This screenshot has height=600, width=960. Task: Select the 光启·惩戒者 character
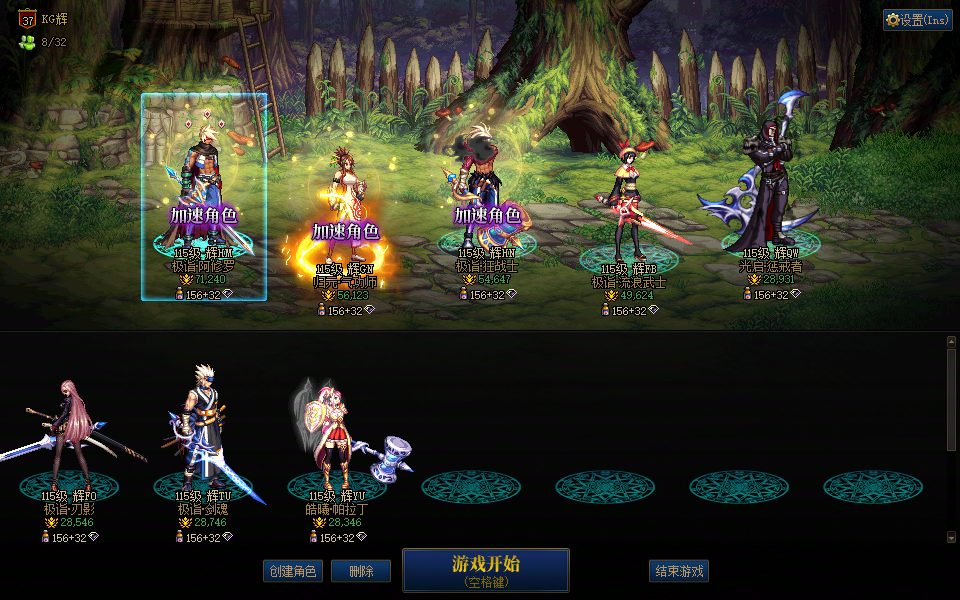click(770, 190)
